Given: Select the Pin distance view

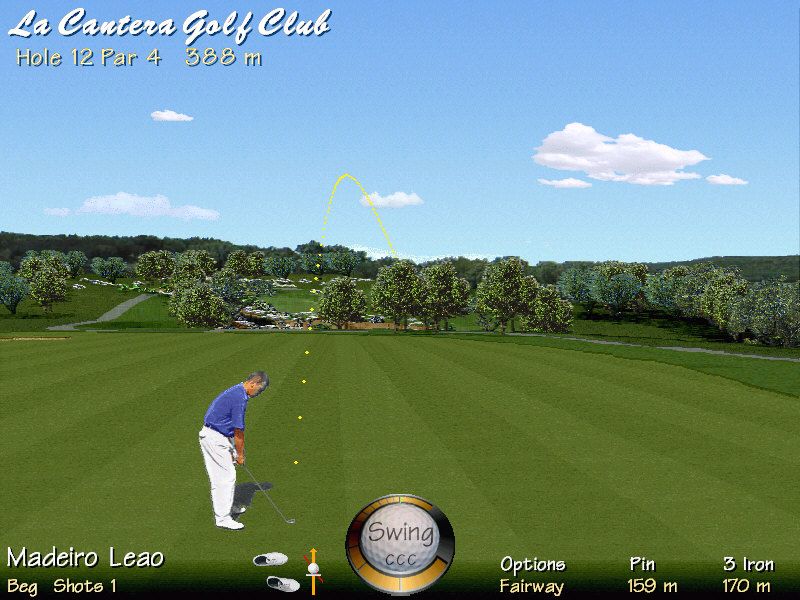Looking at the screenshot, I should (x=642, y=564).
